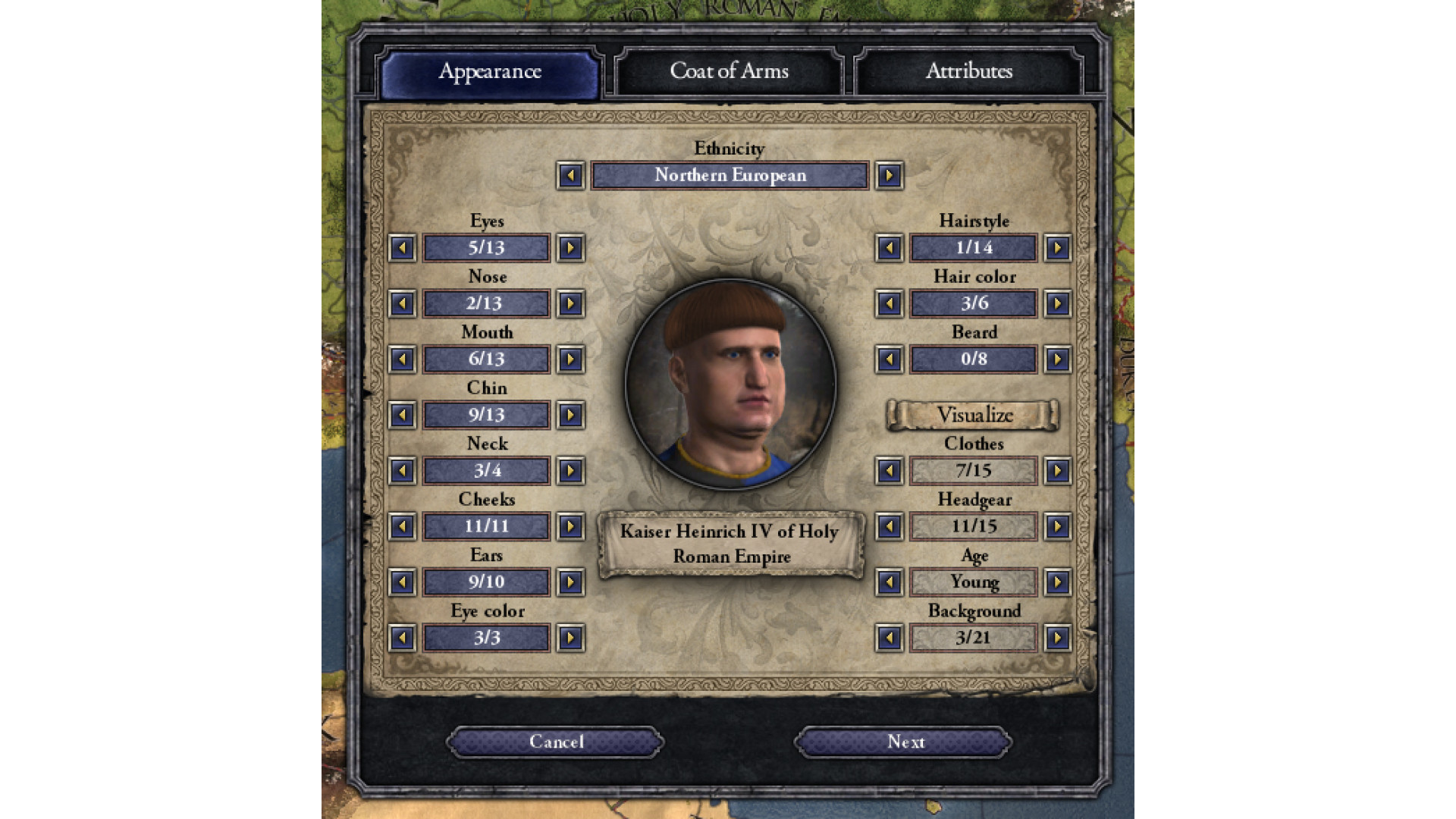Open the Attributes tab
The height and width of the screenshot is (819, 1456).
coord(968,71)
